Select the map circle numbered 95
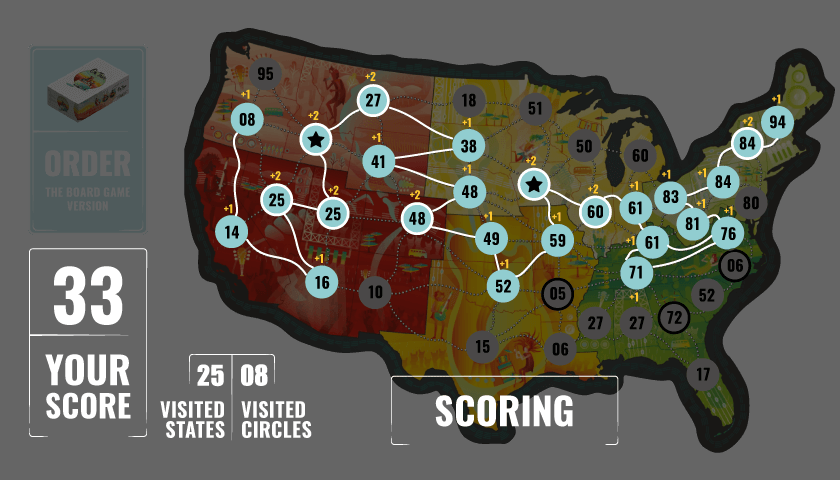The image size is (840, 480). pyautogui.click(x=265, y=74)
